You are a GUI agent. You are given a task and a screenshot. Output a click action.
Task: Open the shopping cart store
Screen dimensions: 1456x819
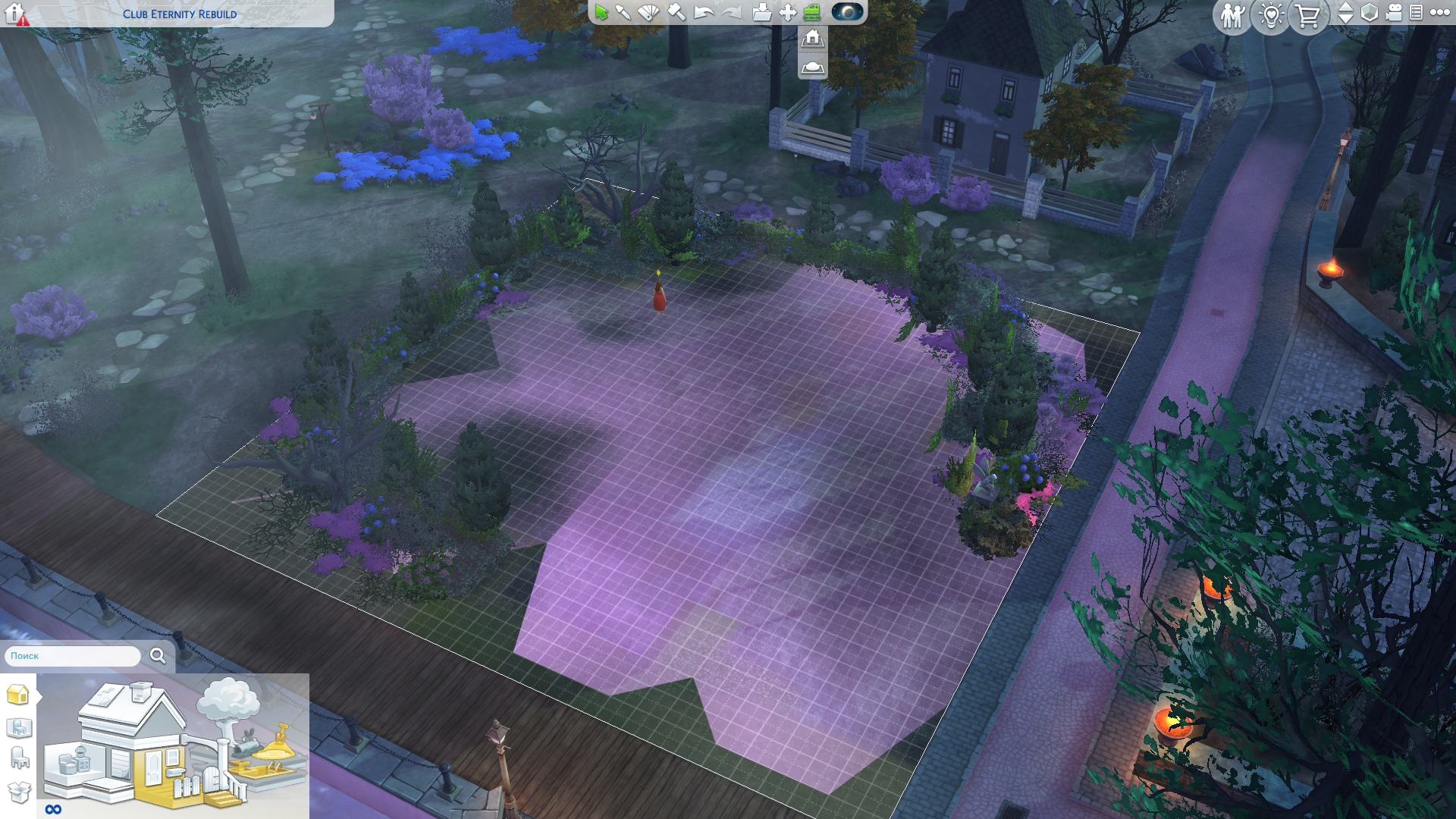pyautogui.click(x=1308, y=15)
